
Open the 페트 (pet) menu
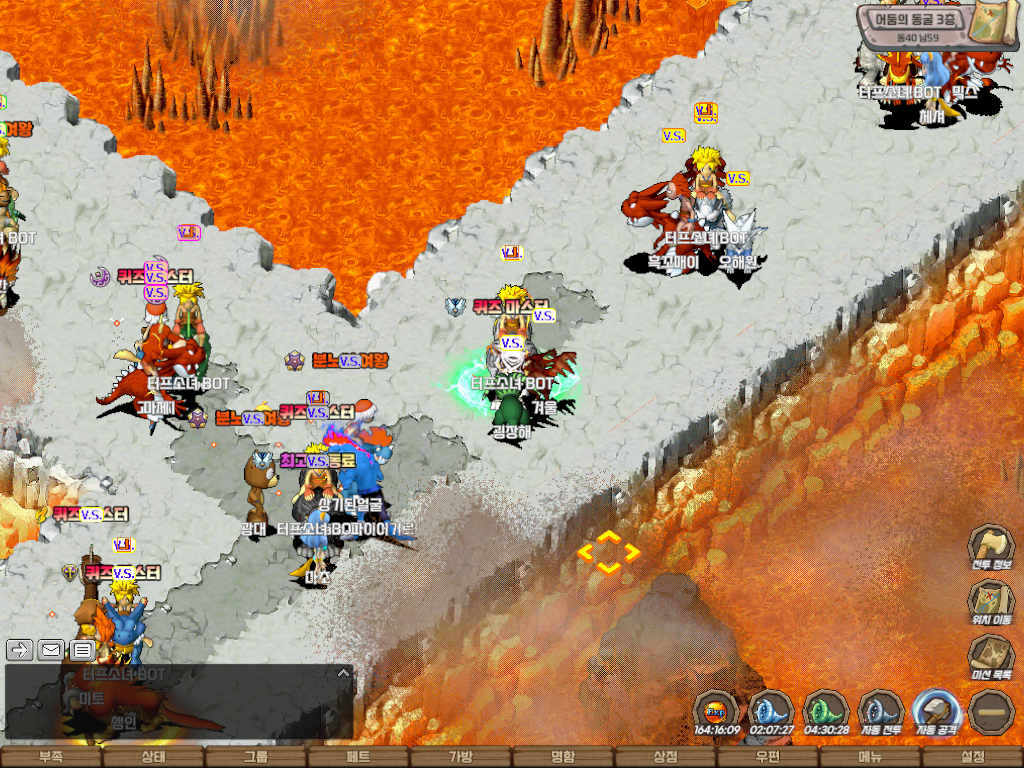(358, 757)
